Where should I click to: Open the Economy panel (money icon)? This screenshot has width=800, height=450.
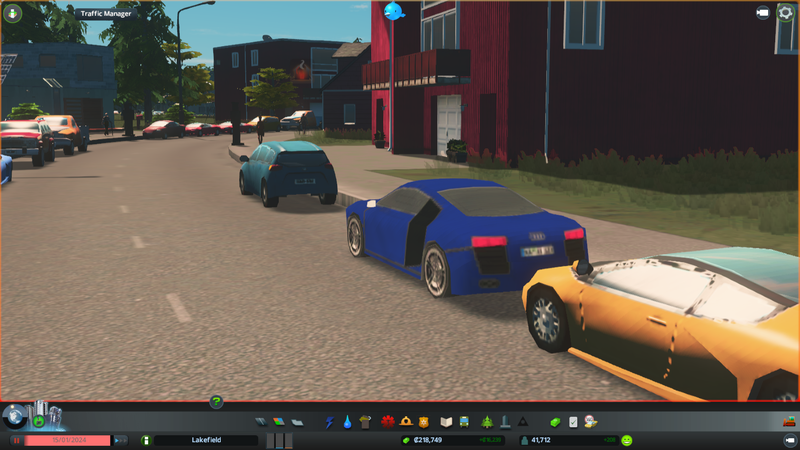click(557, 422)
